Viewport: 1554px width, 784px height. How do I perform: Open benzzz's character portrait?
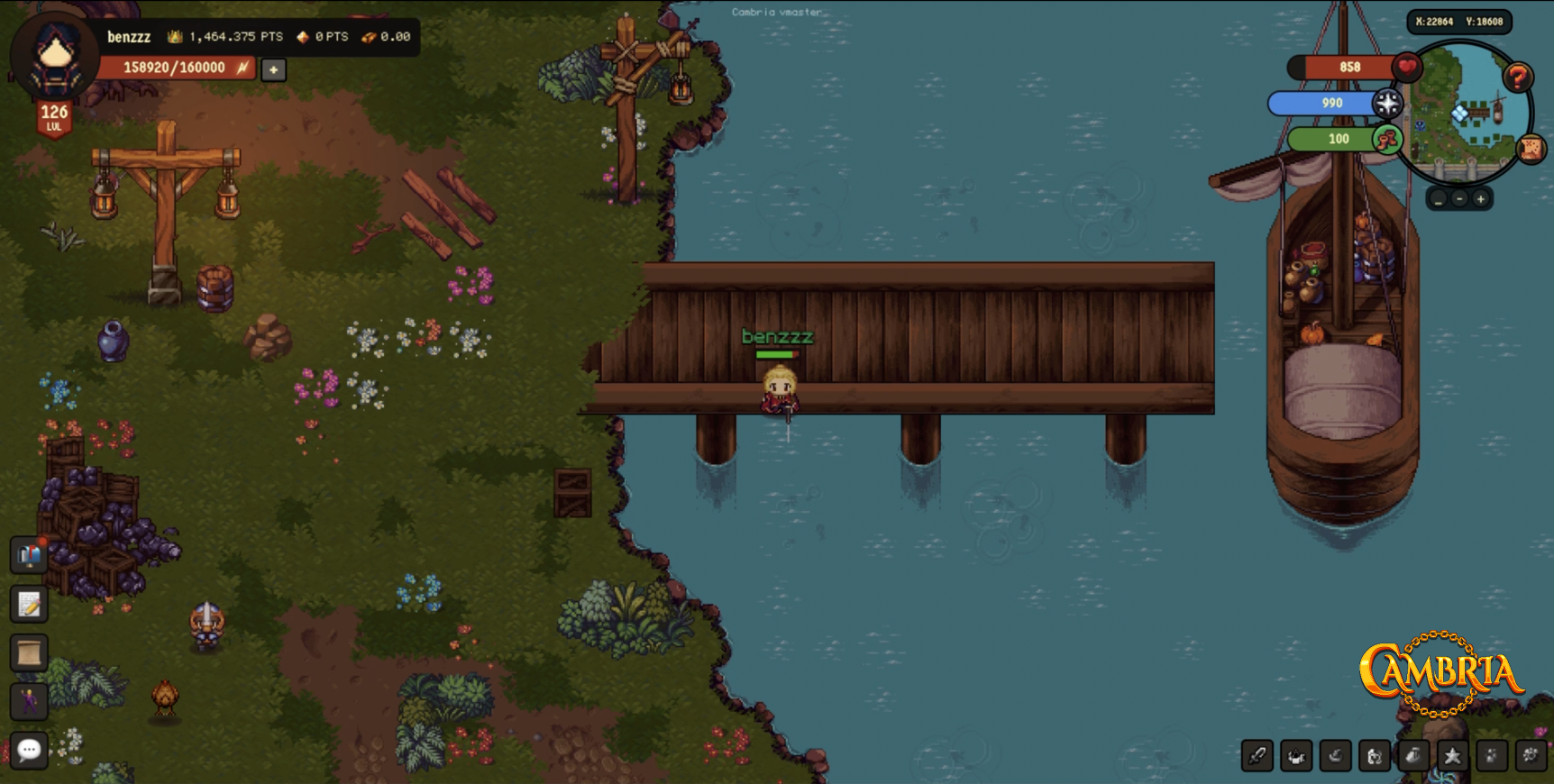tap(55, 58)
